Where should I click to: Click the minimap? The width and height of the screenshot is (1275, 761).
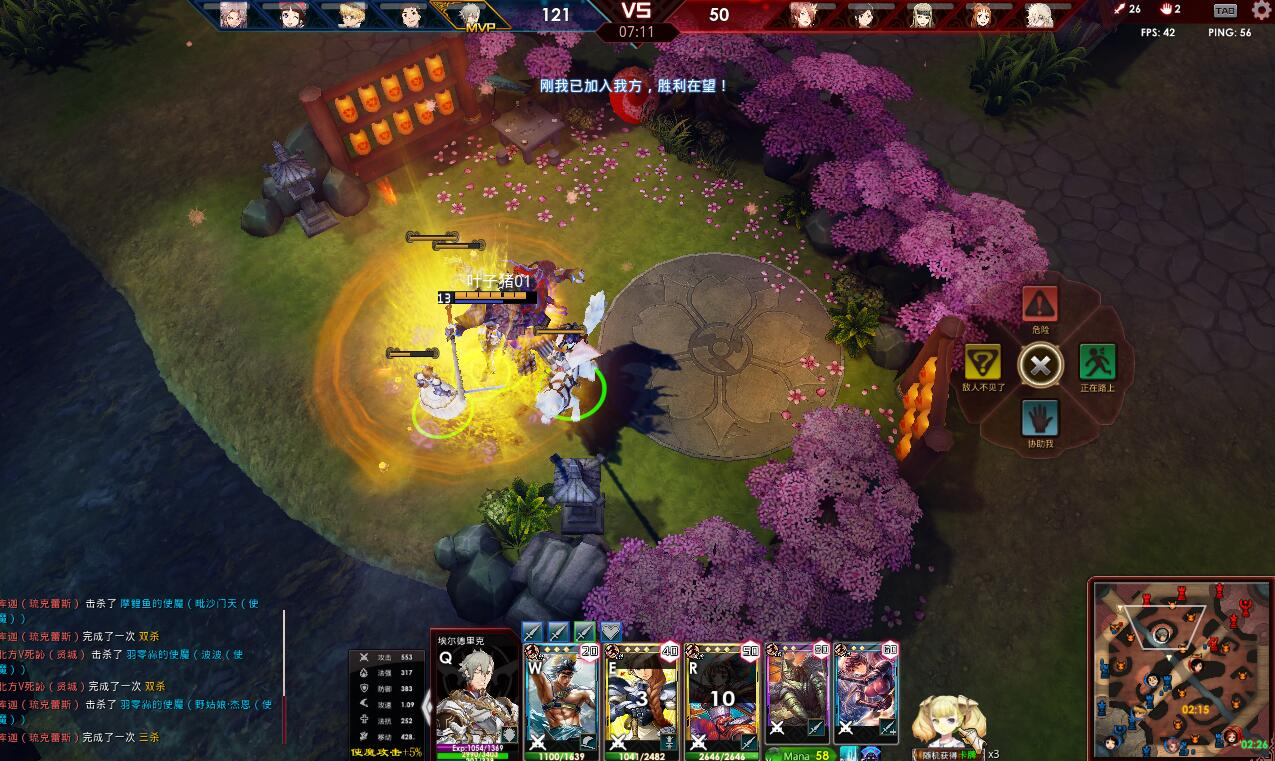(1180, 667)
